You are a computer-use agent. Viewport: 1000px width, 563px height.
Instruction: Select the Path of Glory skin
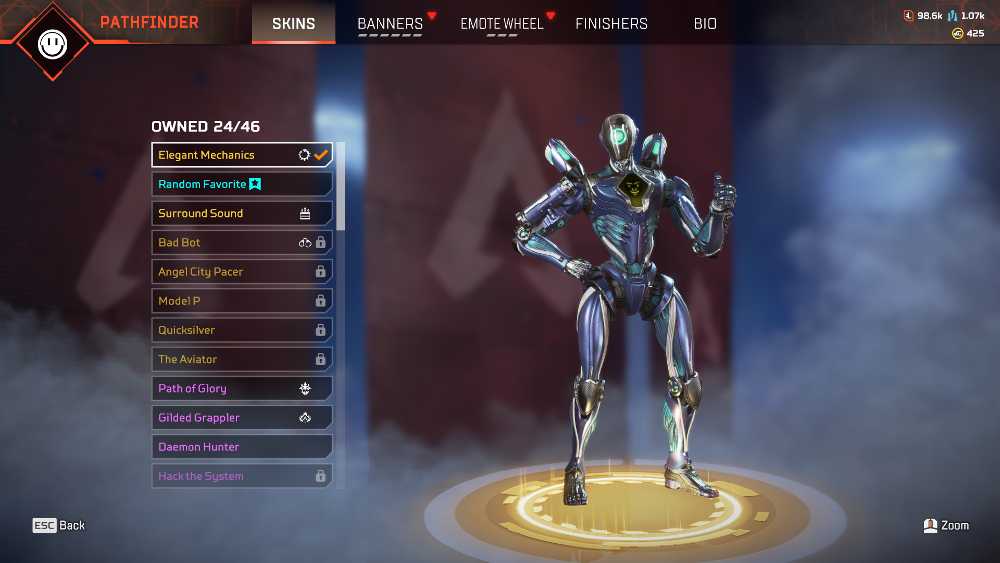[x=242, y=388]
